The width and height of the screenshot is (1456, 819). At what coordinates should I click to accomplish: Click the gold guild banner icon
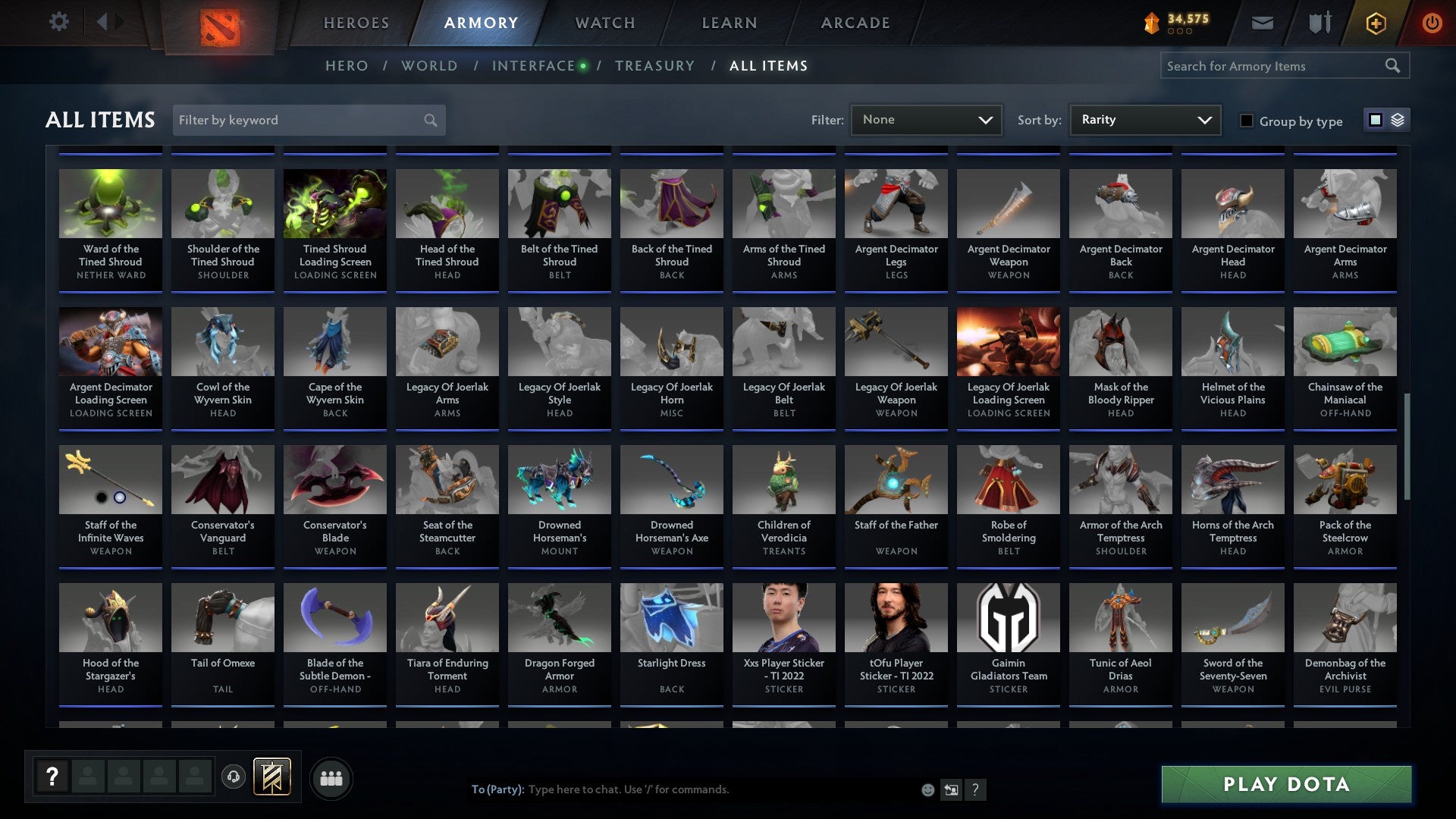pos(271,777)
